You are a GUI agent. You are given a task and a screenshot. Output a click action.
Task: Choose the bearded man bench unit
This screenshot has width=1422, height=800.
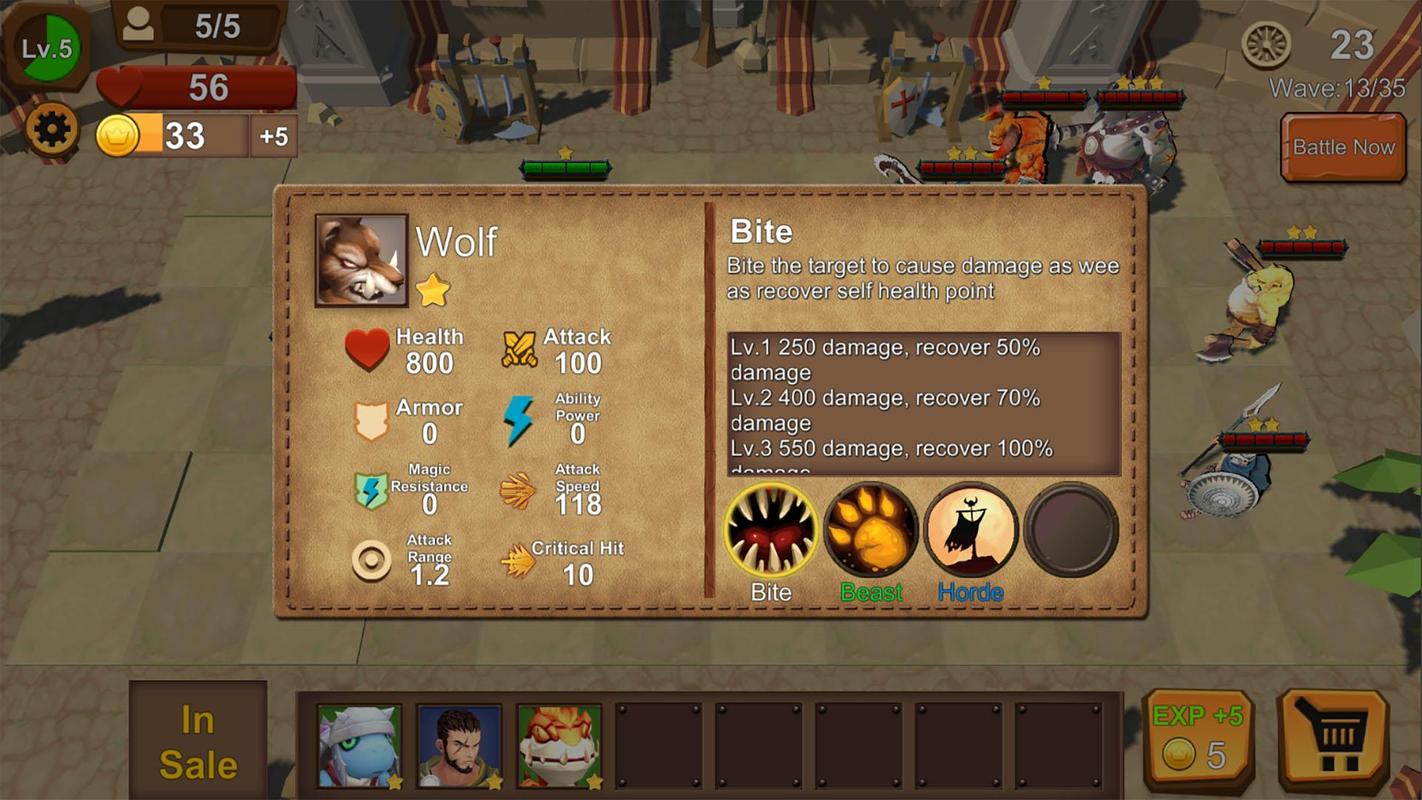[459, 746]
